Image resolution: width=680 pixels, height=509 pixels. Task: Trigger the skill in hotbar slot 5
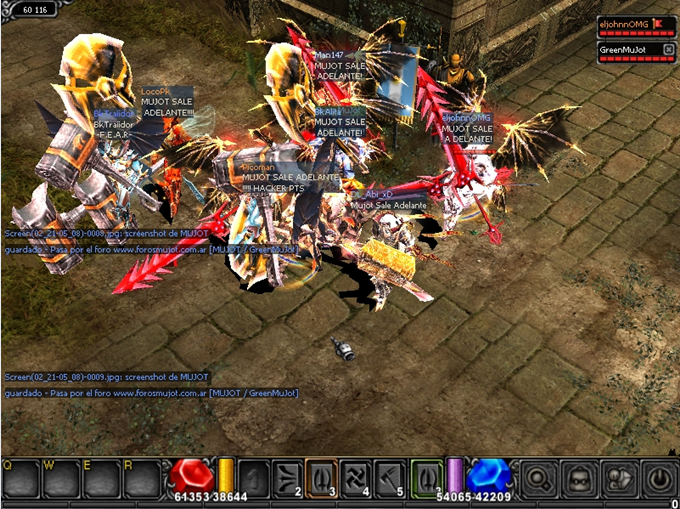coord(389,478)
